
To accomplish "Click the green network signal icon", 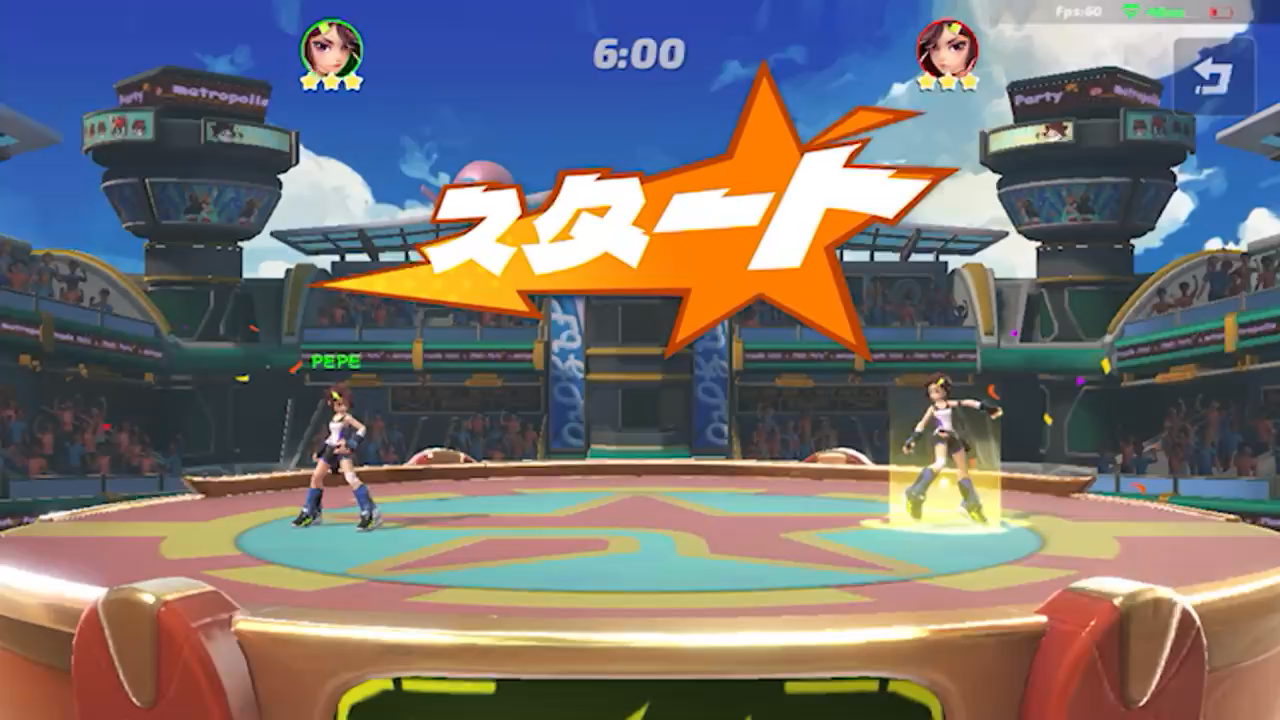I will click(1132, 10).
